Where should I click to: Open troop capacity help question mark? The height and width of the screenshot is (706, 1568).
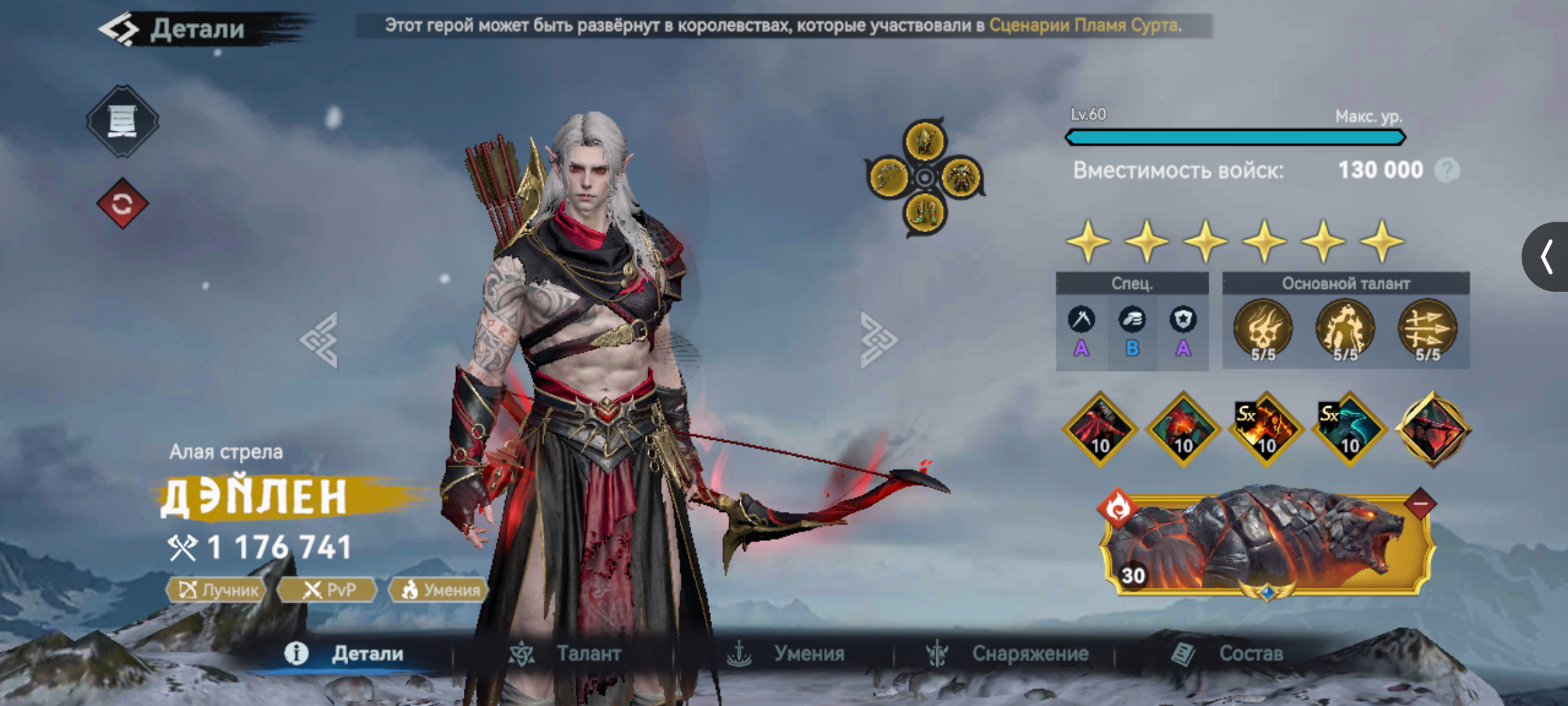(x=1447, y=171)
